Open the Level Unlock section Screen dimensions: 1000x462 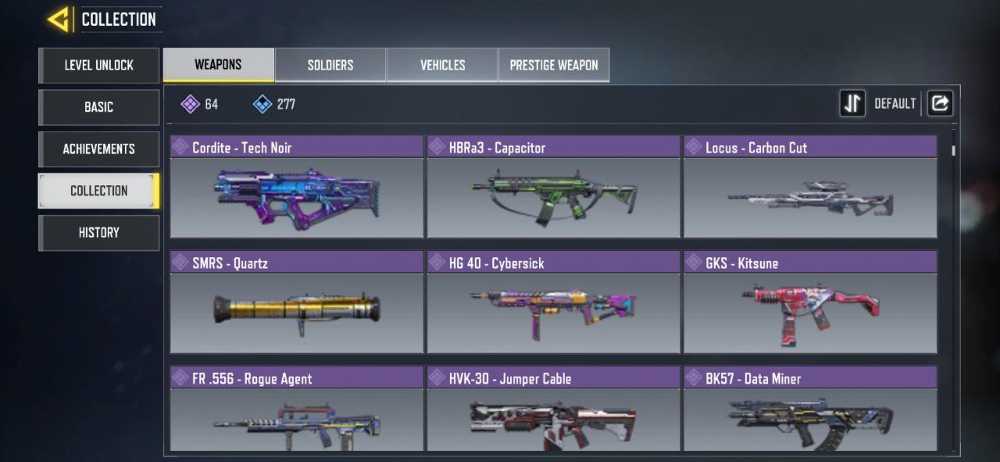pos(99,65)
